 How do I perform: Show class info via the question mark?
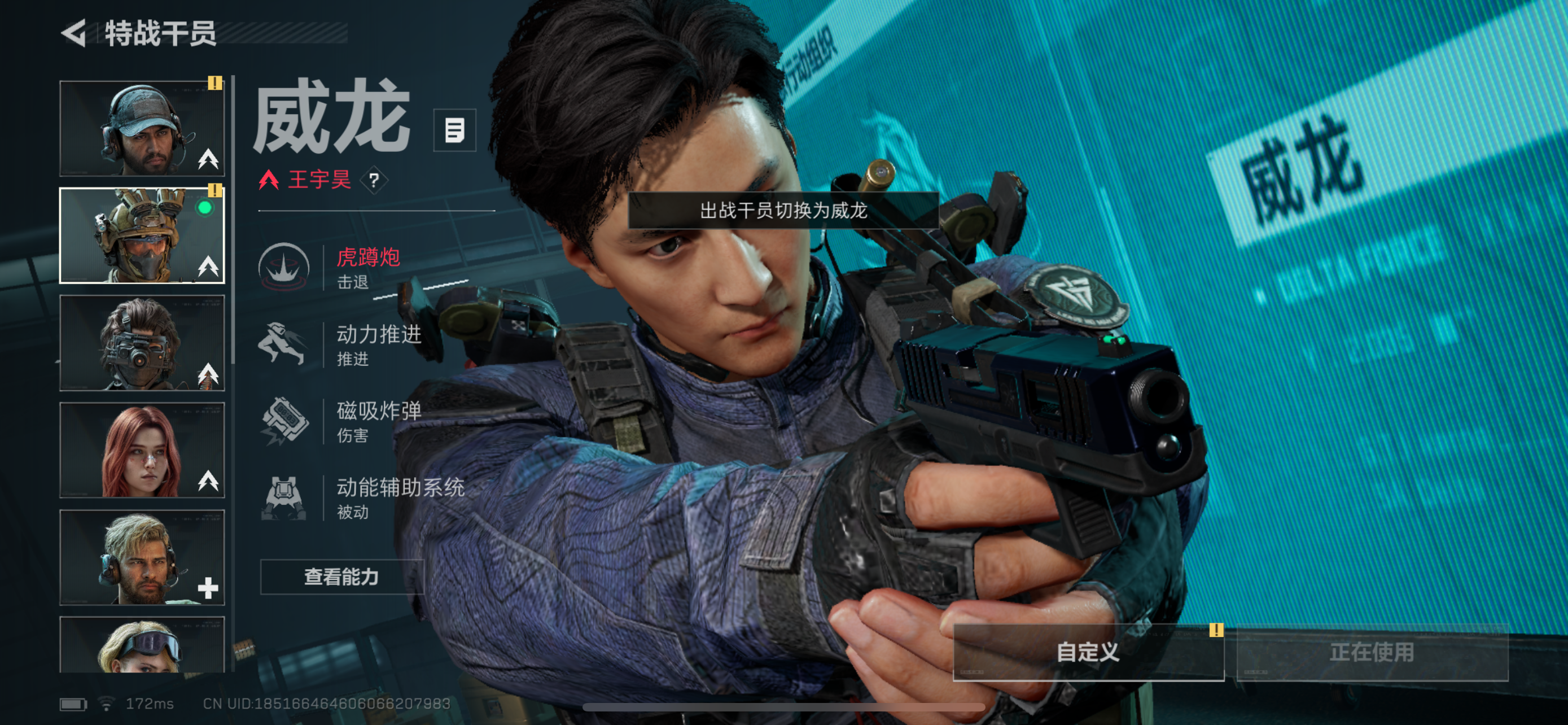click(x=374, y=180)
